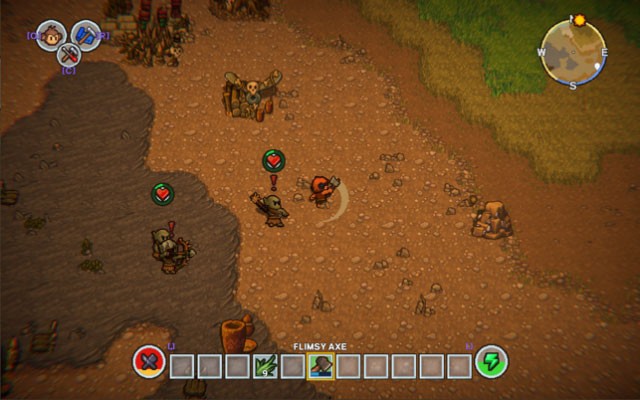
Task: Click the red crossed-out tool button
Action: pyautogui.click(x=149, y=361)
